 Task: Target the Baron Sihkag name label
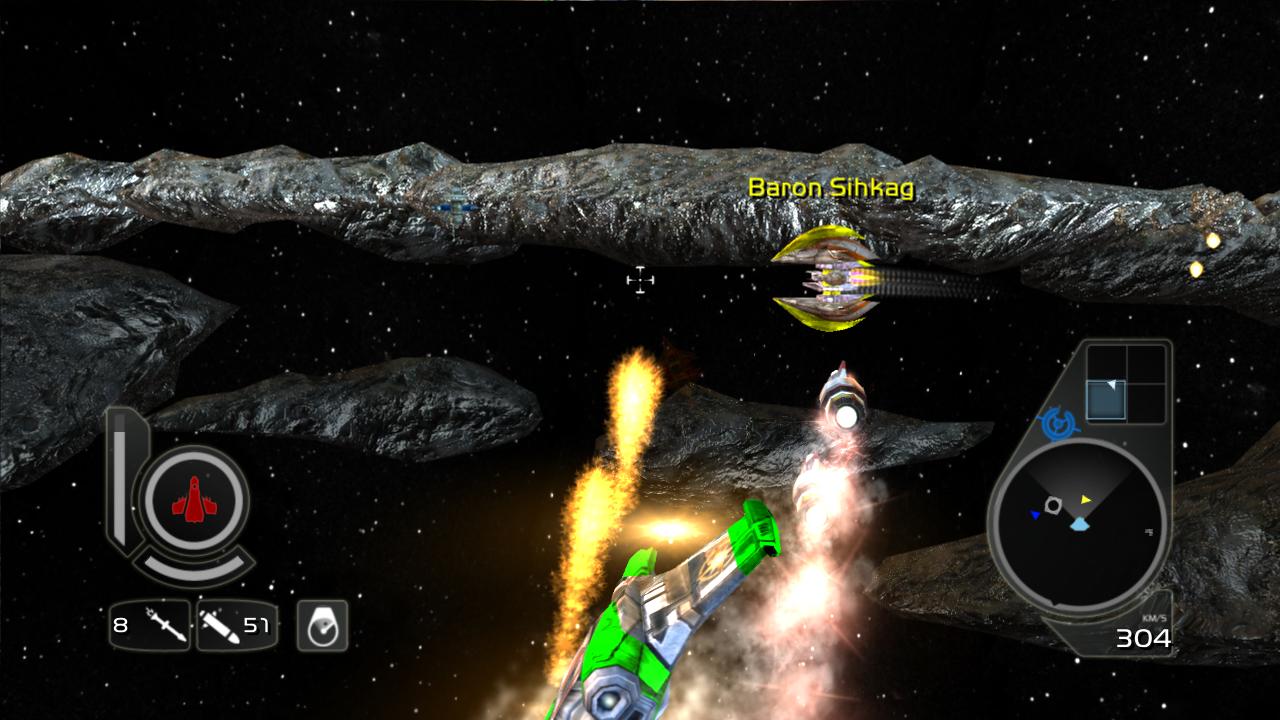tap(831, 188)
